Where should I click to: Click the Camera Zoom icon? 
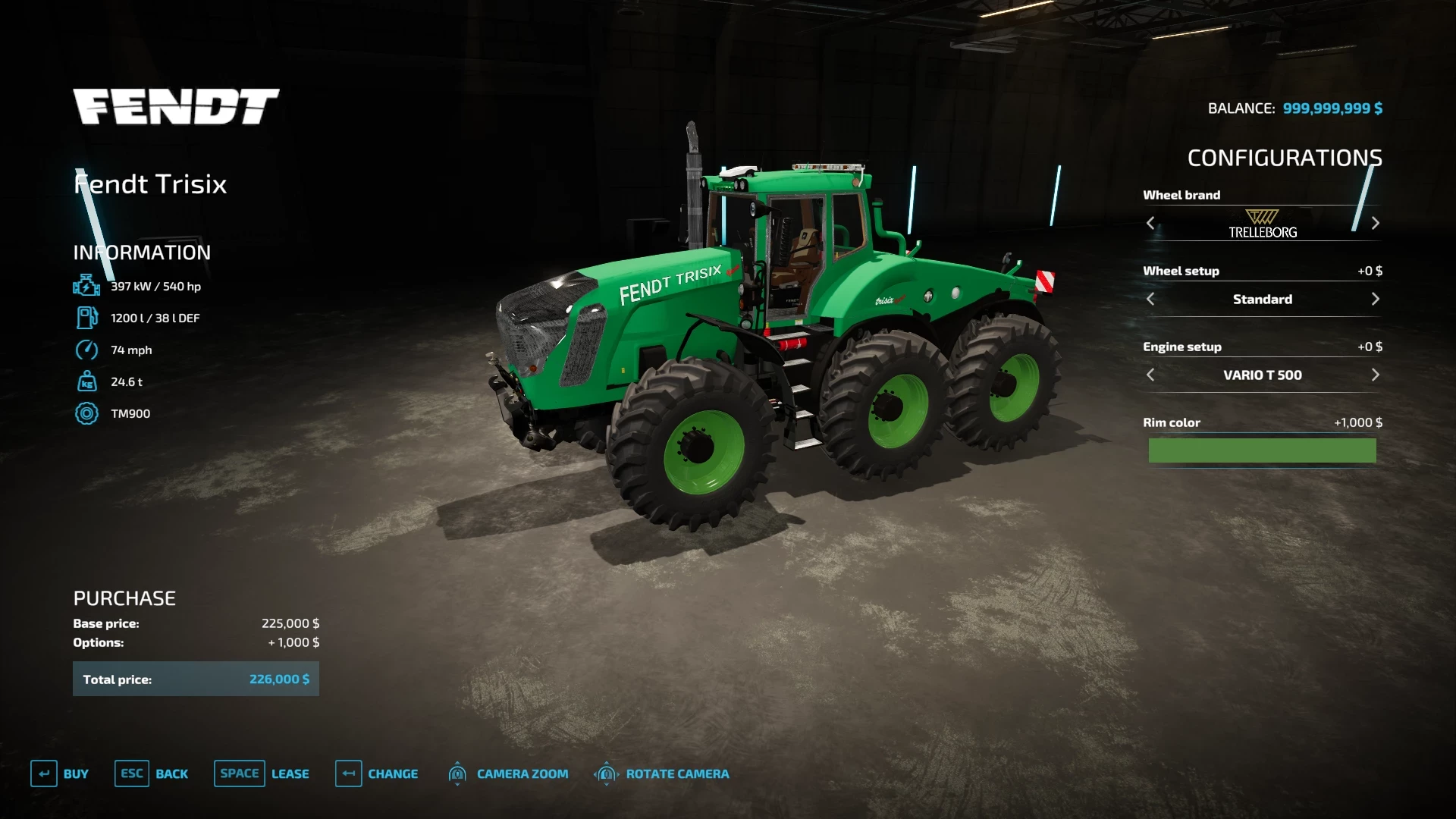coord(458,773)
